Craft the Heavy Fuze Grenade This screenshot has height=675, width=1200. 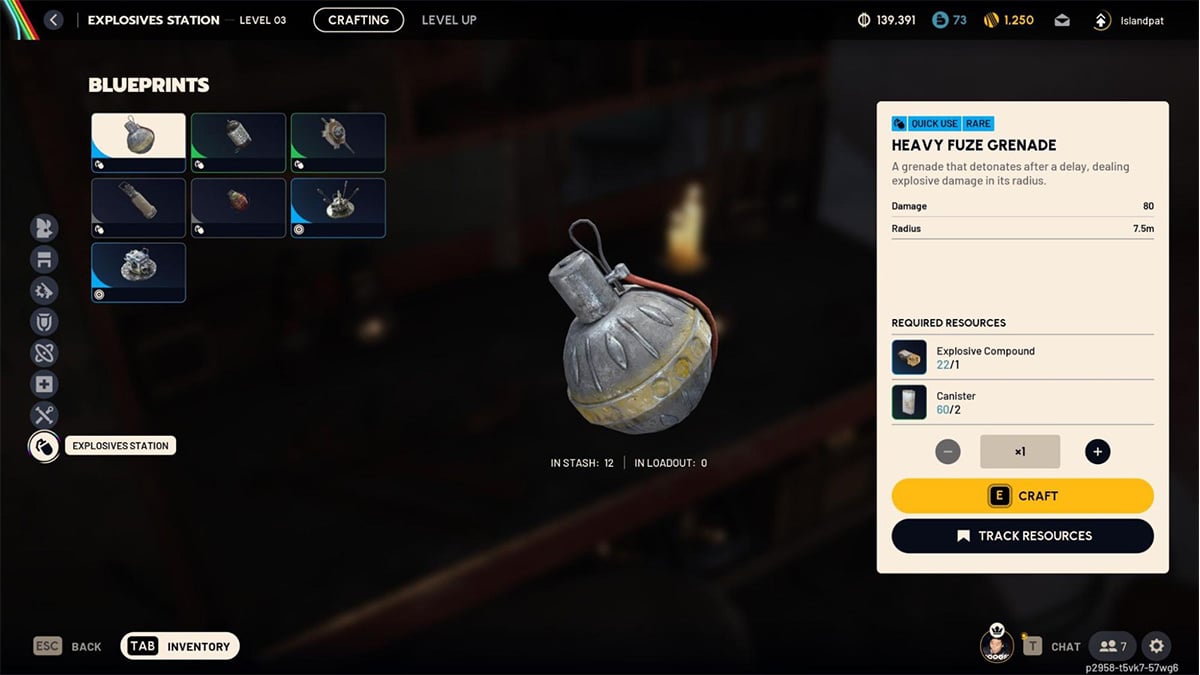coord(1022,496)
